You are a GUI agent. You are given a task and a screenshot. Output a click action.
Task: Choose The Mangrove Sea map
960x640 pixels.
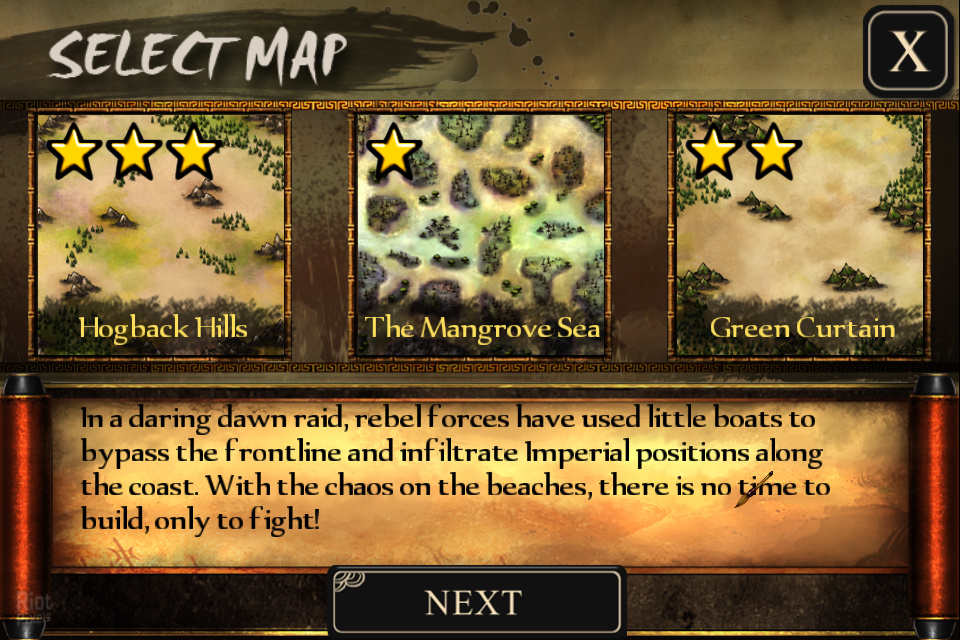[x=482, y=235]
